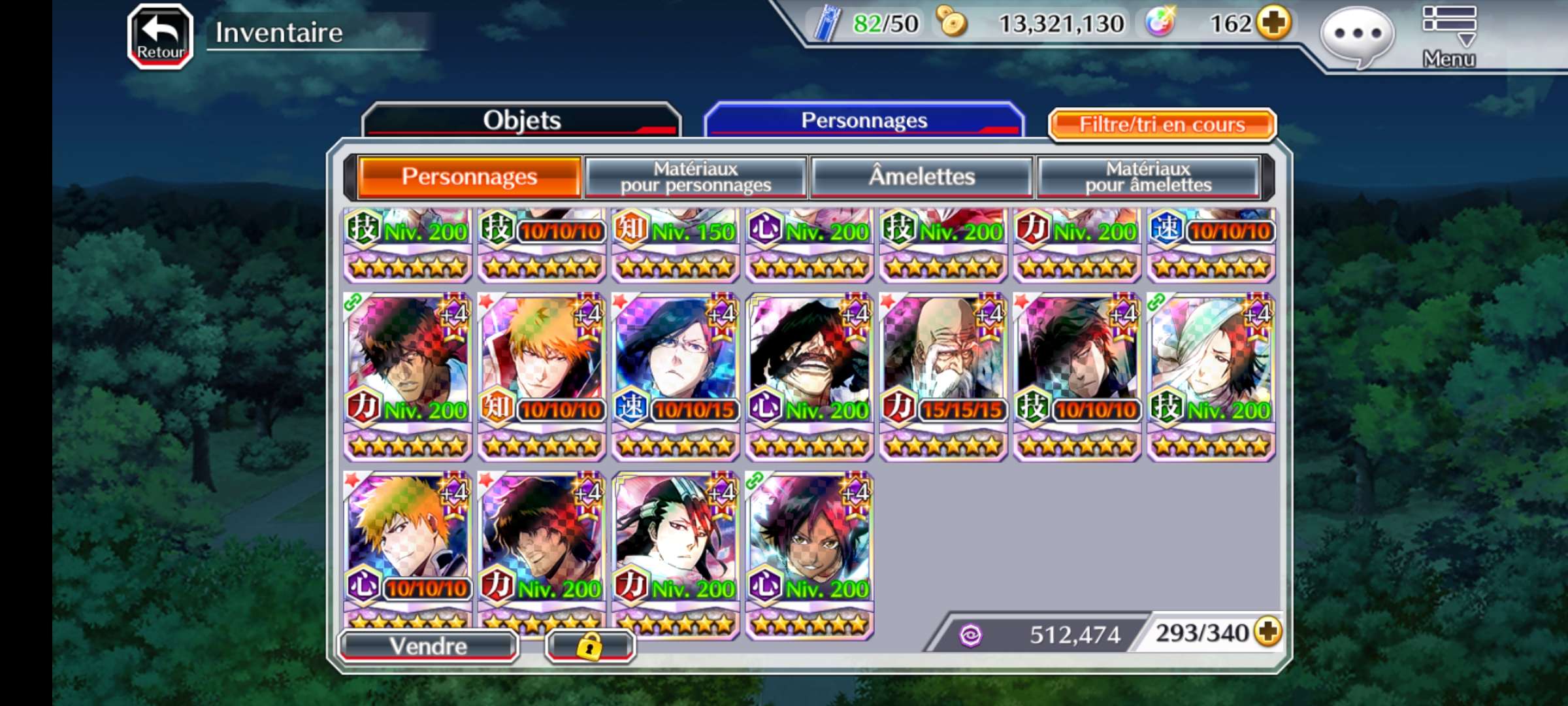The width and height of the screenshot is (1568, 706).
Task: Tap the Vendre button
Action: pos(429,646)
